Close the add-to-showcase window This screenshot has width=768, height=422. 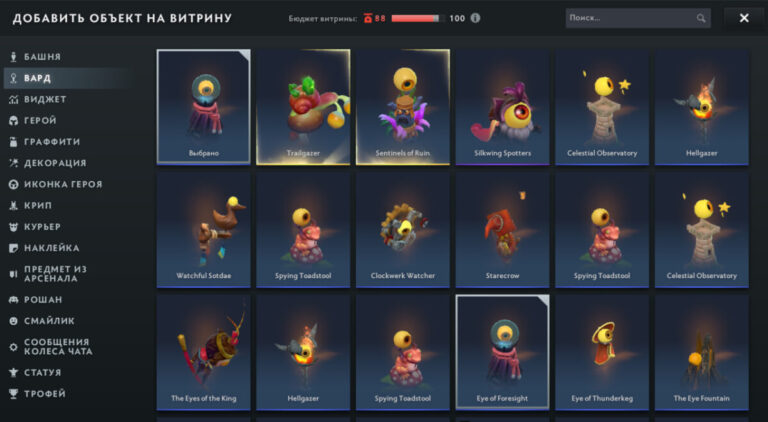(743, 18)
